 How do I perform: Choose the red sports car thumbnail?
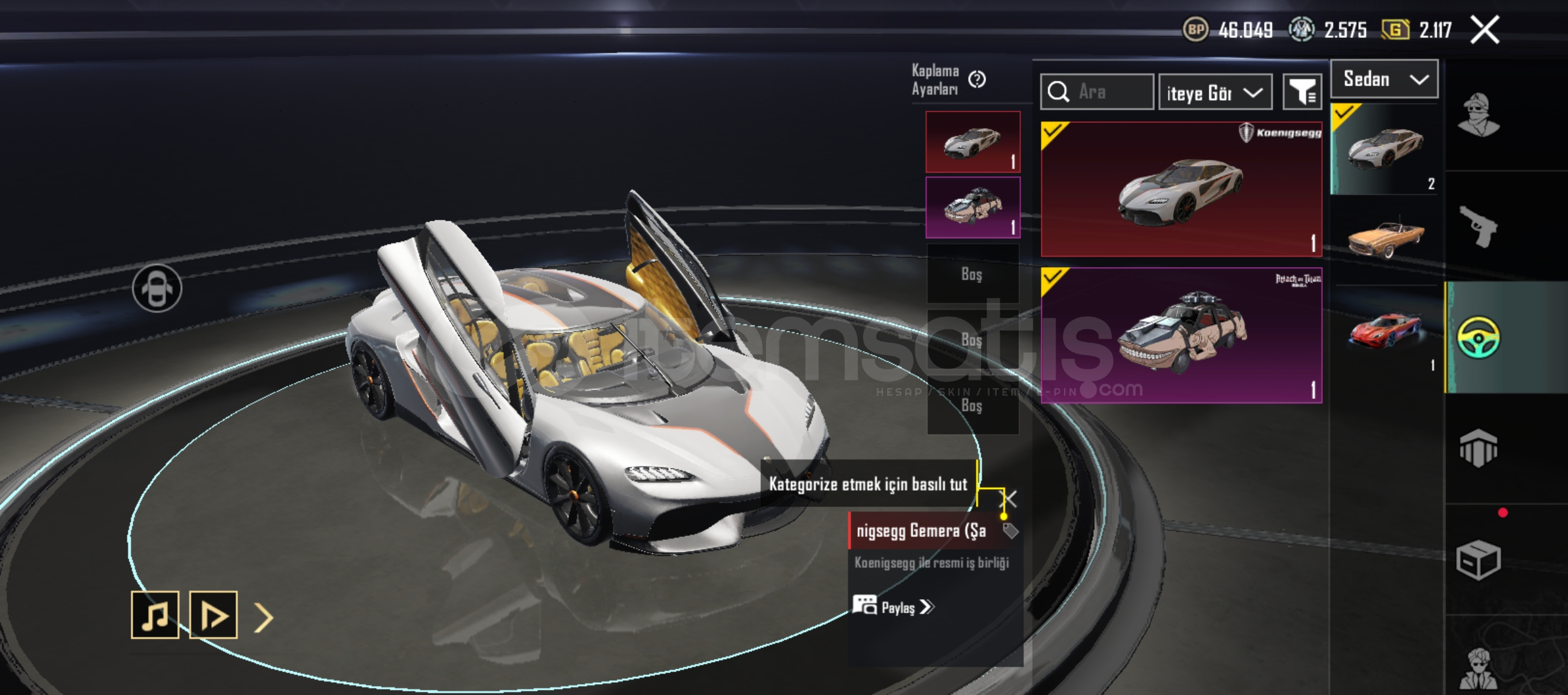click(x=1385, y=330)
